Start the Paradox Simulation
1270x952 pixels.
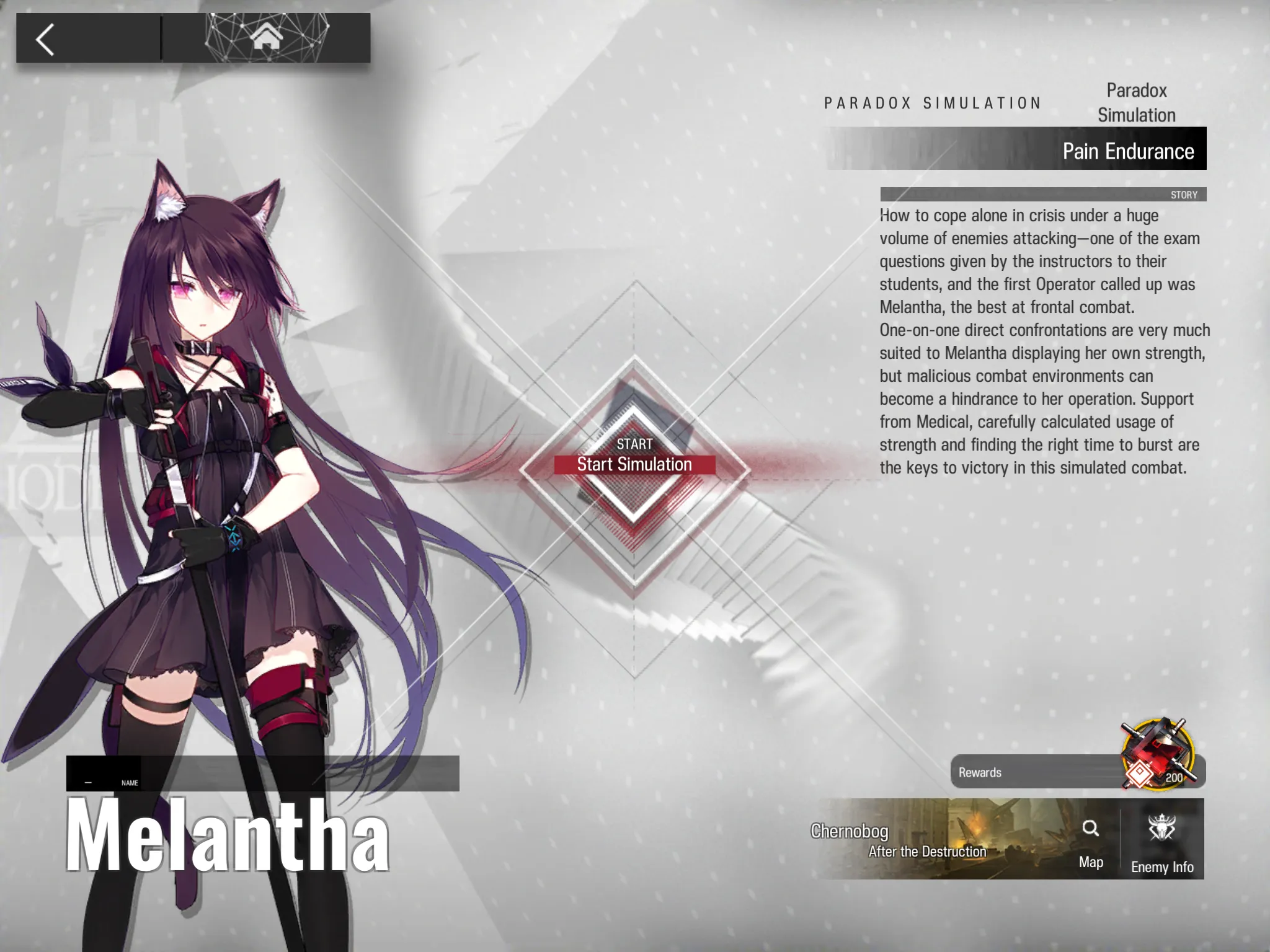[634, 464]
